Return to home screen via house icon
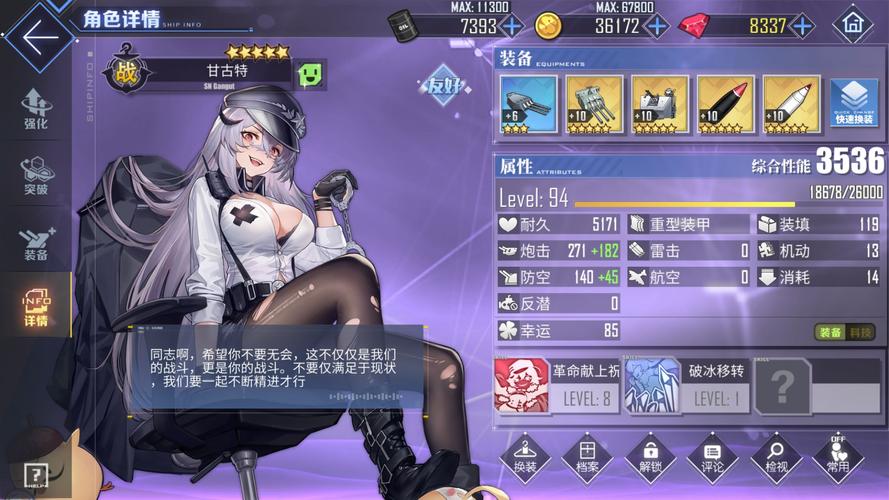889x500 pixels. coord(852,23)
